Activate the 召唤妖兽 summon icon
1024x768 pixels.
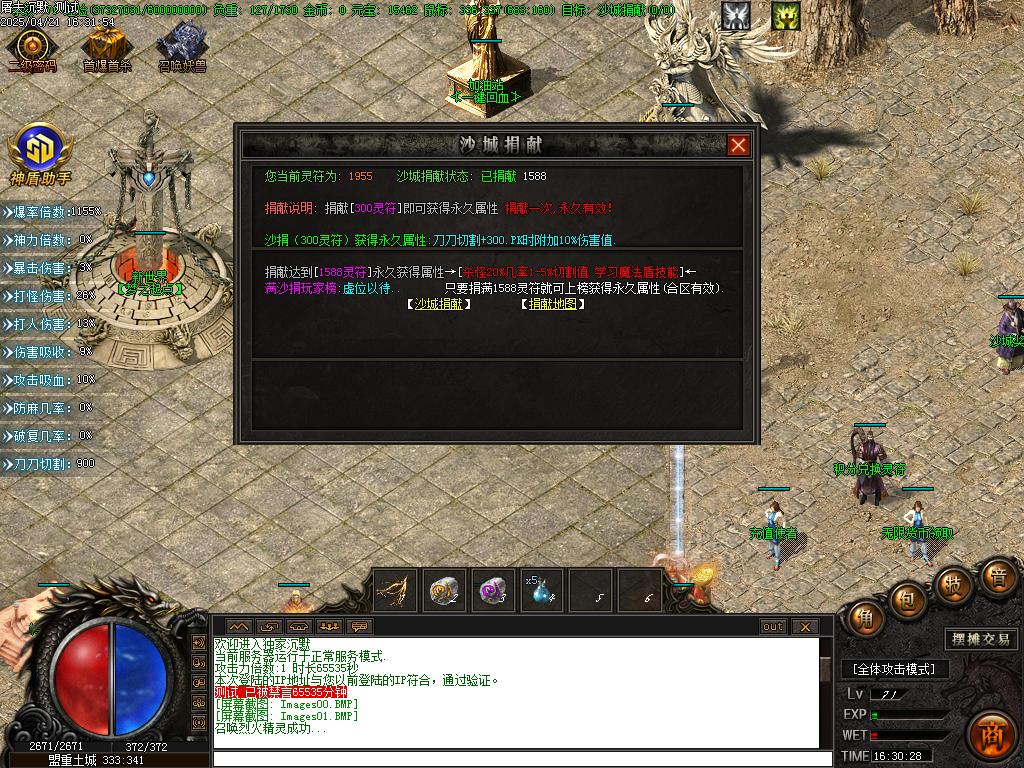(x=182, y=47)
